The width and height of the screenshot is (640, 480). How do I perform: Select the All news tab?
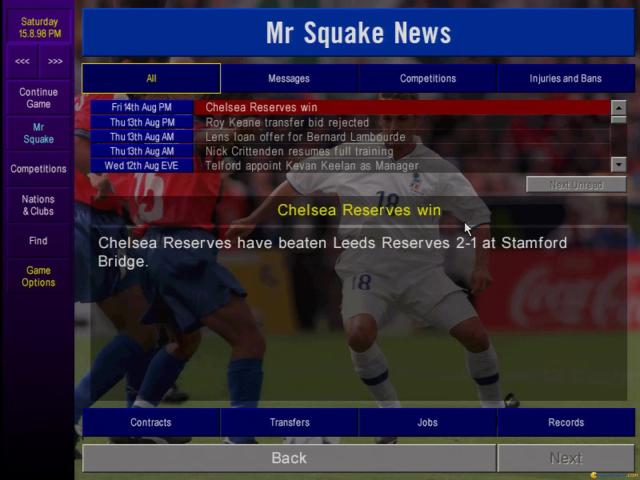click(151, 78)
